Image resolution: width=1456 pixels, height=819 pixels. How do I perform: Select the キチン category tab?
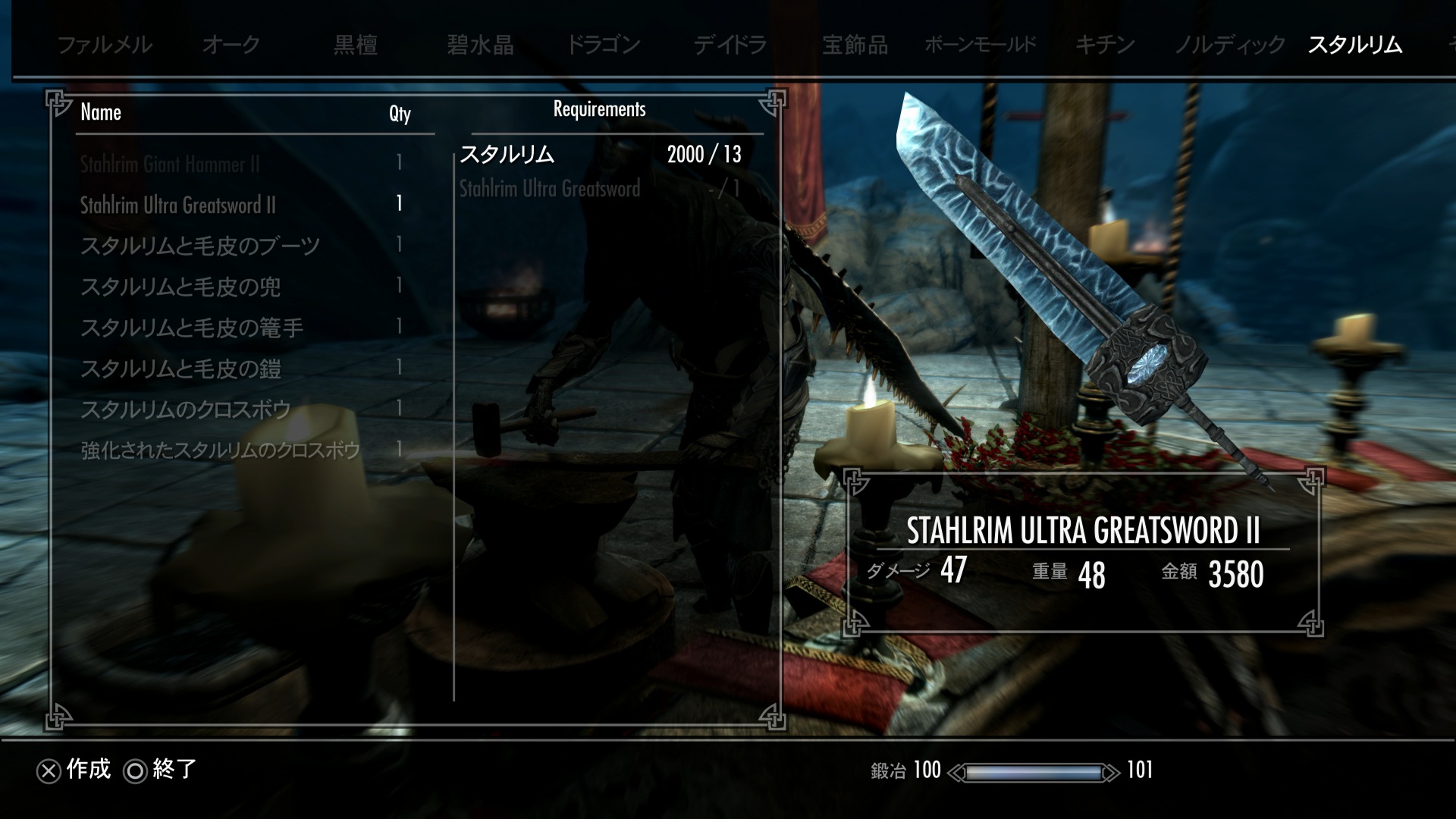[x=1105, y=45]
